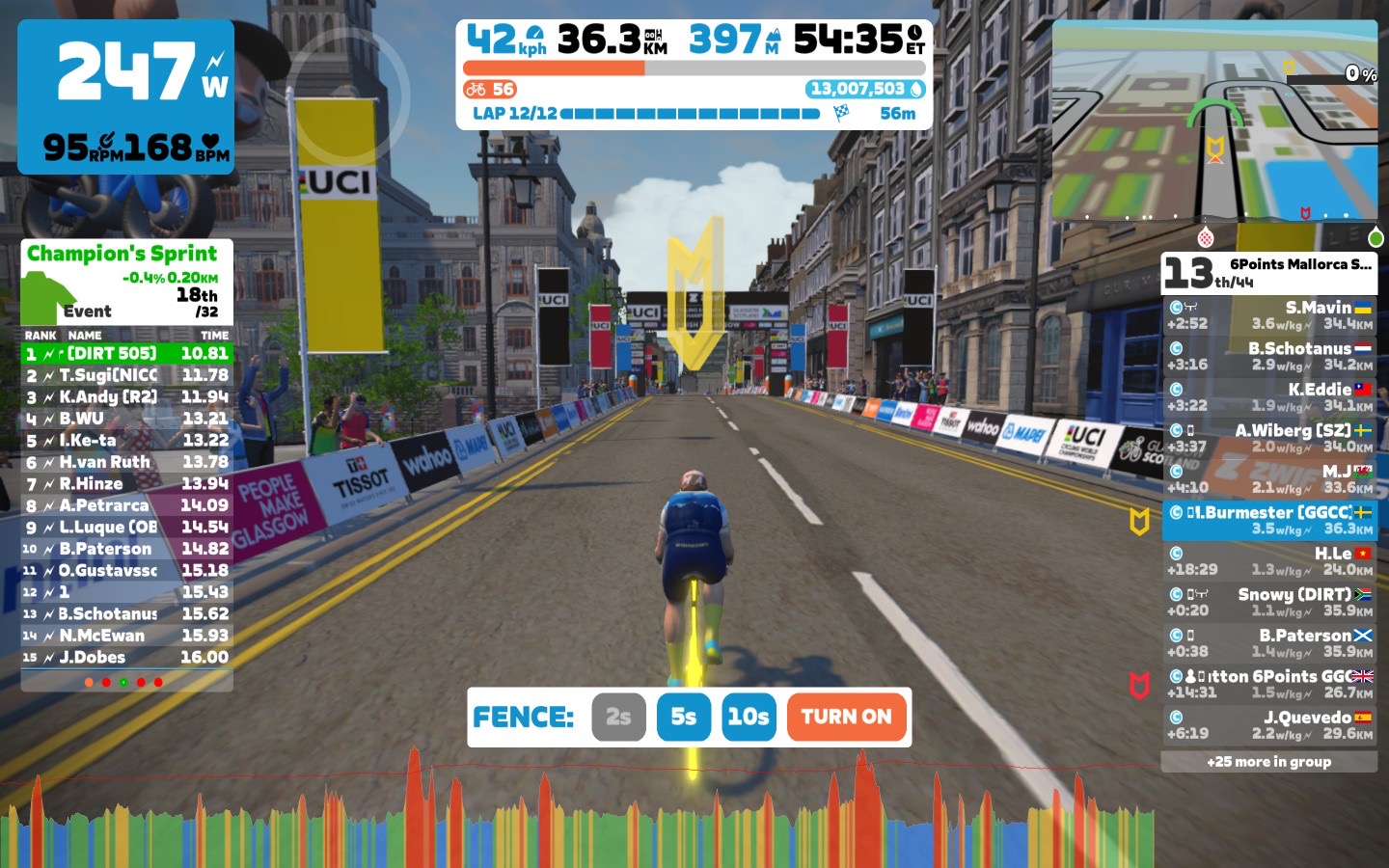
Task: Select B.Paterson in the nearby riders list
Action: [1268, 642]
